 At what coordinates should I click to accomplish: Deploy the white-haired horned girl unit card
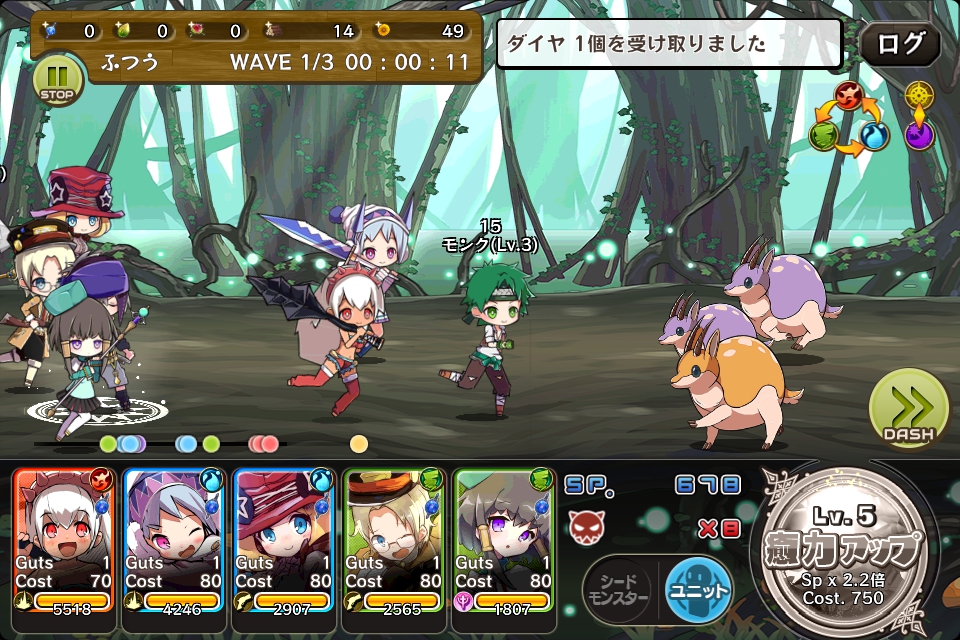[x=64, y=537]
